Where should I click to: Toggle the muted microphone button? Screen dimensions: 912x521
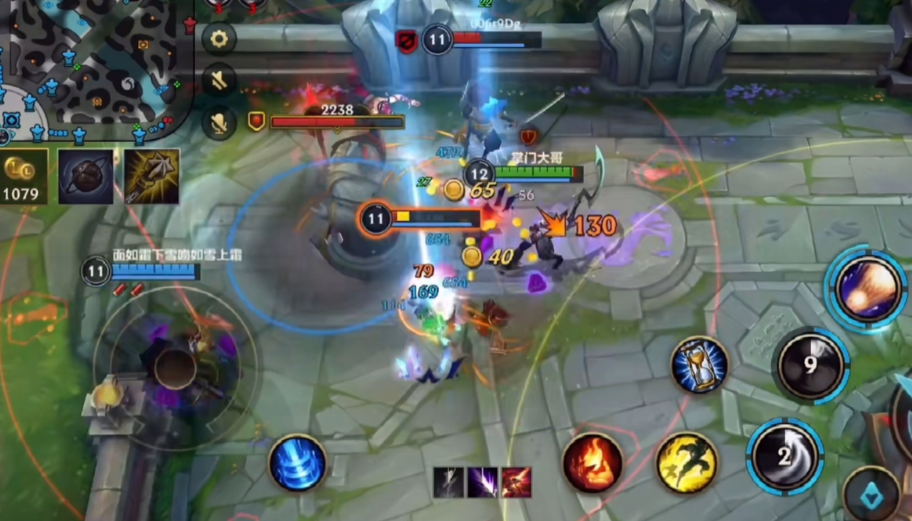219,121
